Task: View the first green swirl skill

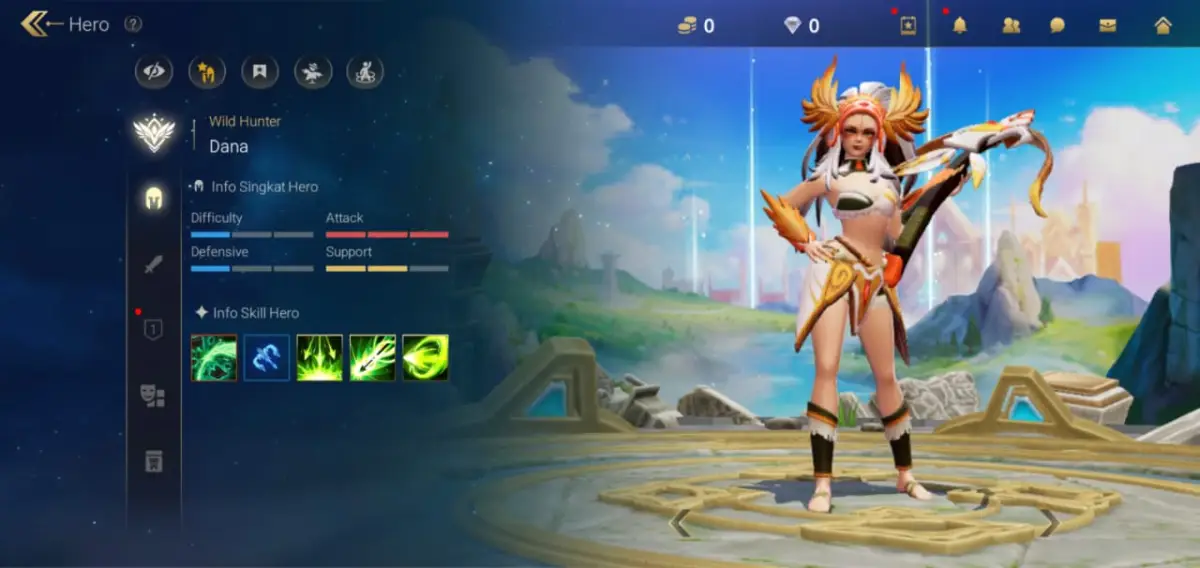Action: click(214, 357)
